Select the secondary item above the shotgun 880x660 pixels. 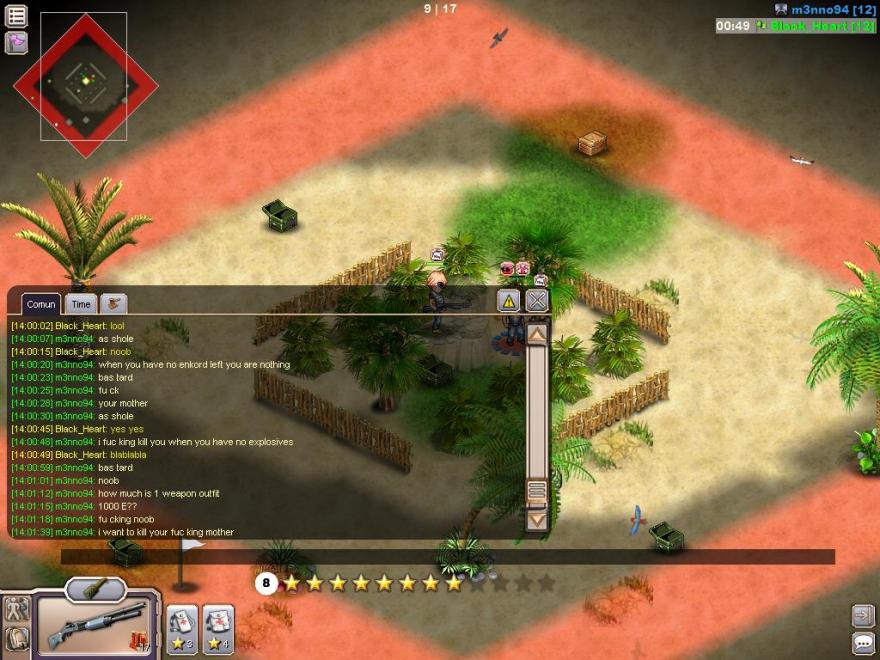pyautogui.click(x=95, y=590)
